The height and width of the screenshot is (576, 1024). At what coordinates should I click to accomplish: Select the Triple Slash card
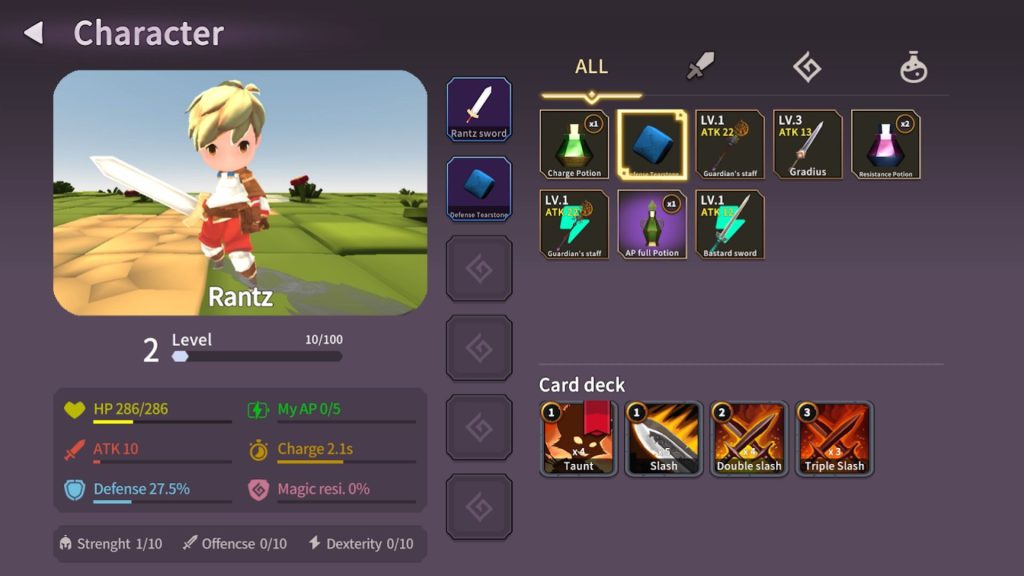click(835, 438)
